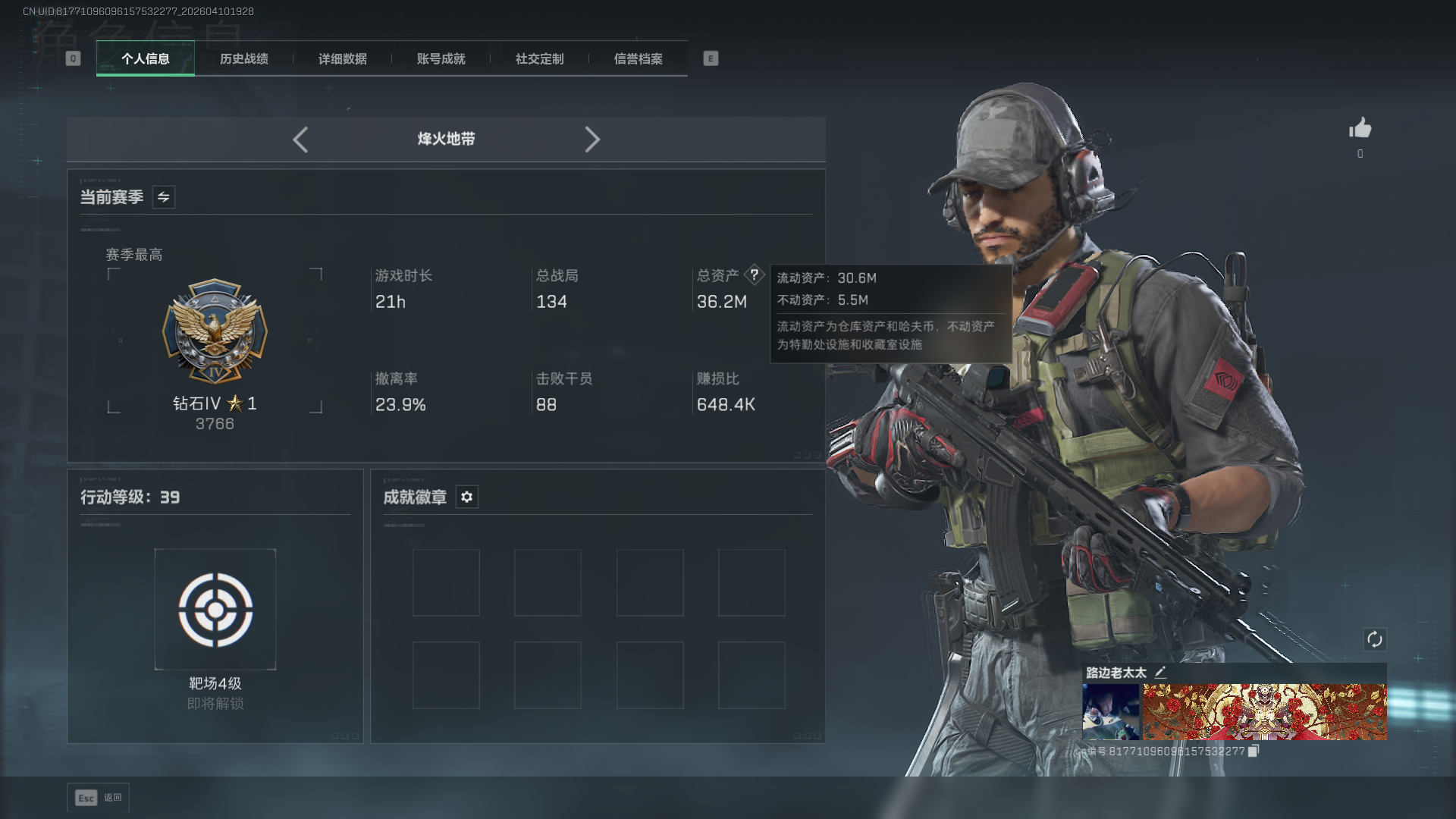The width and height of the screenshot is (1456, 819).
Task: Switch to the 信誉档案 tab
Action: pos(638,58)
